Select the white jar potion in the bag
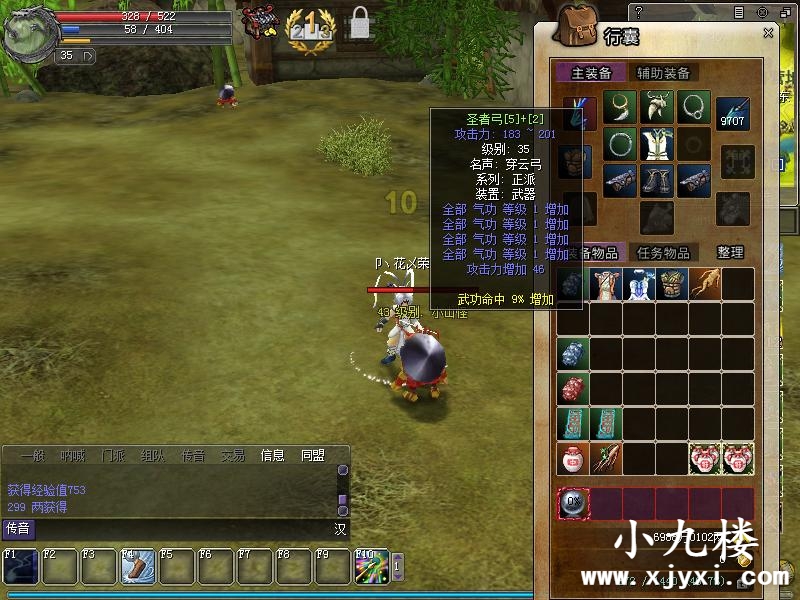800x600 pixels. click(573, 459)
